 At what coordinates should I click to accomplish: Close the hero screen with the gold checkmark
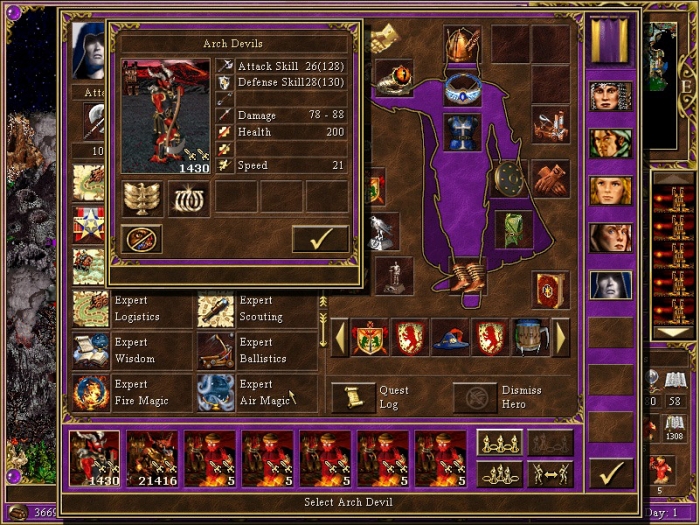[610, 471]
